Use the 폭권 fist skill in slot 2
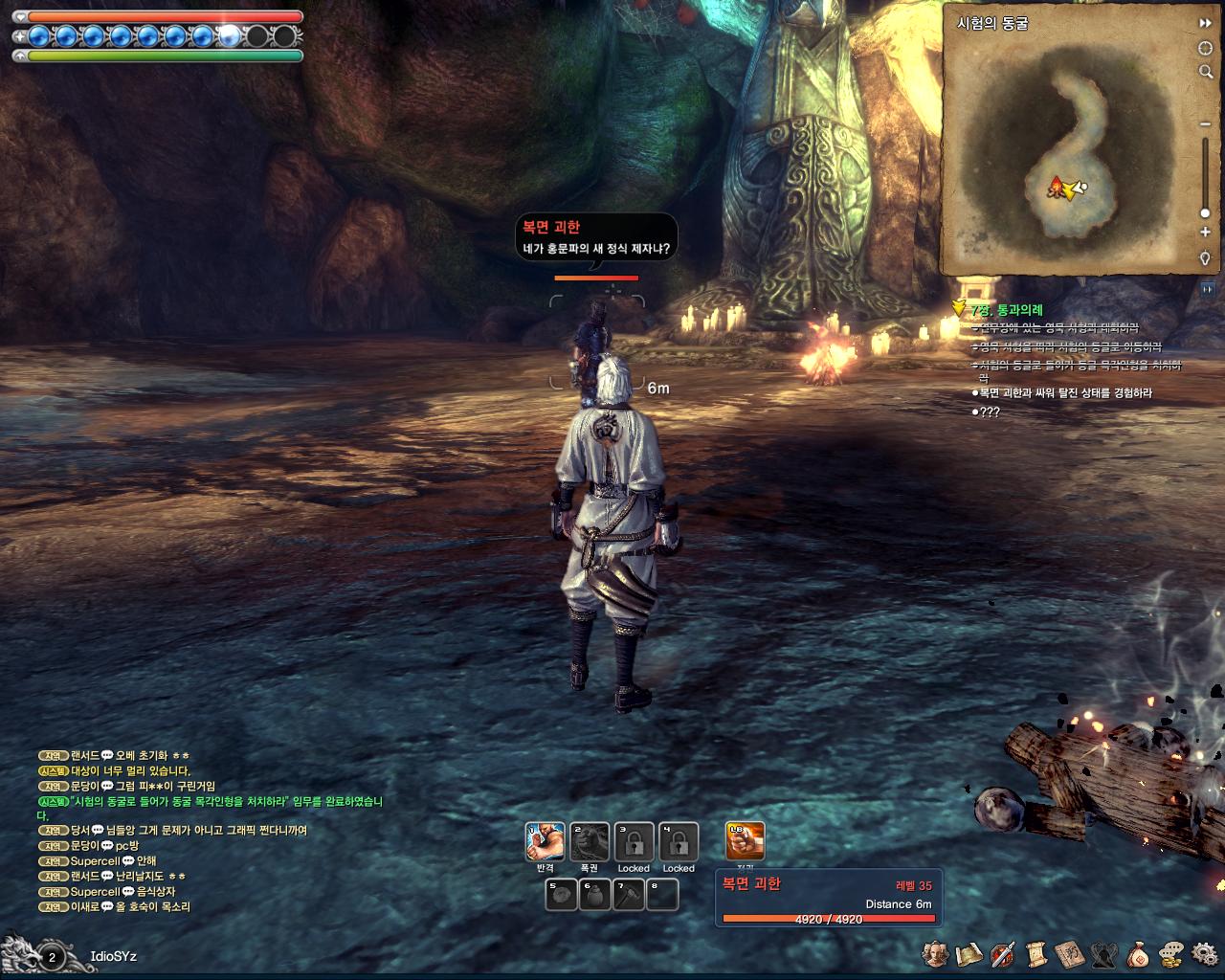The height and width of the screenshot is (980, 1225). [x=590, y=842]
